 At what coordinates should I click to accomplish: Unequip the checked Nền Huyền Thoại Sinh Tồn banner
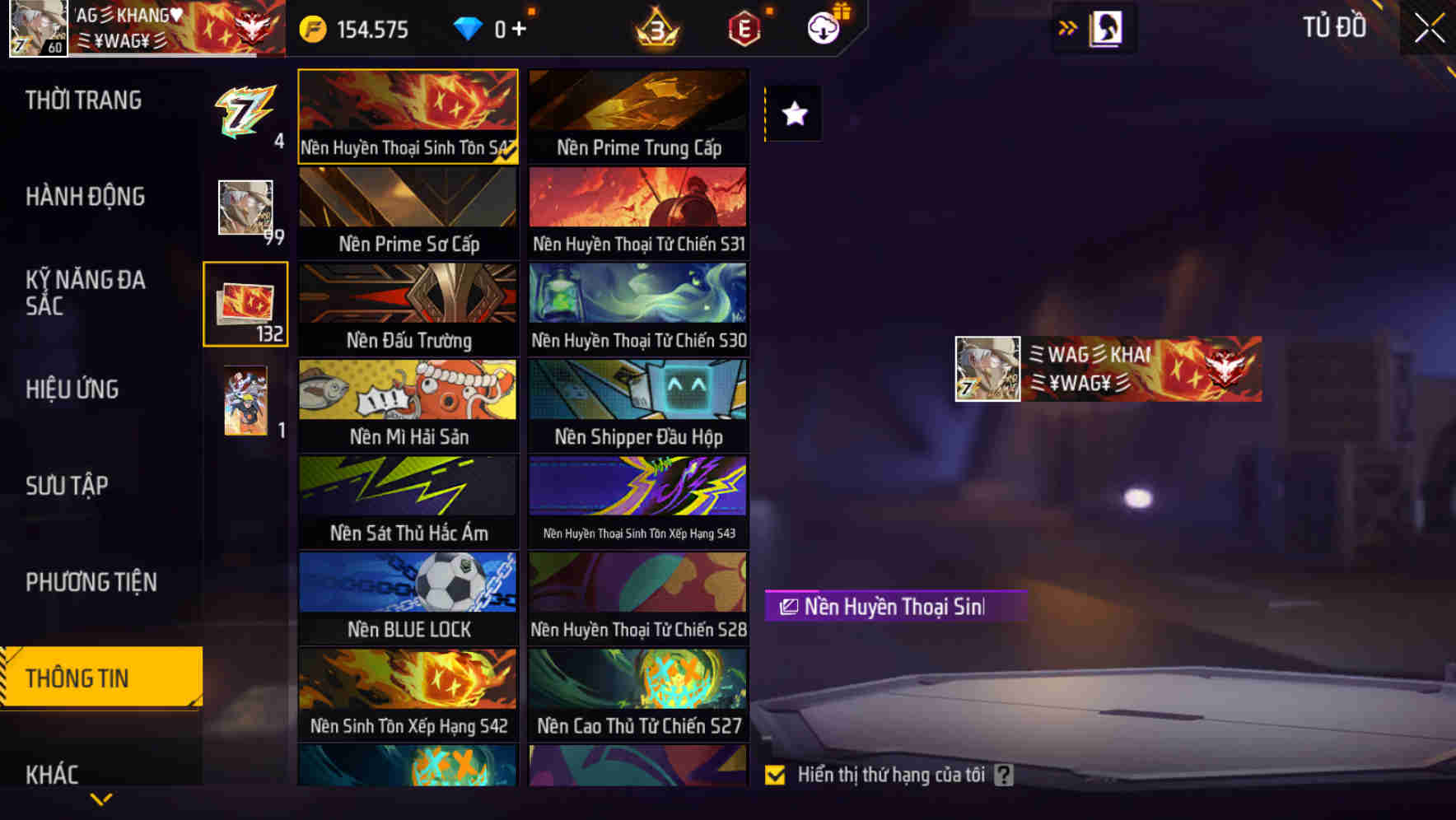click(408, 114)
